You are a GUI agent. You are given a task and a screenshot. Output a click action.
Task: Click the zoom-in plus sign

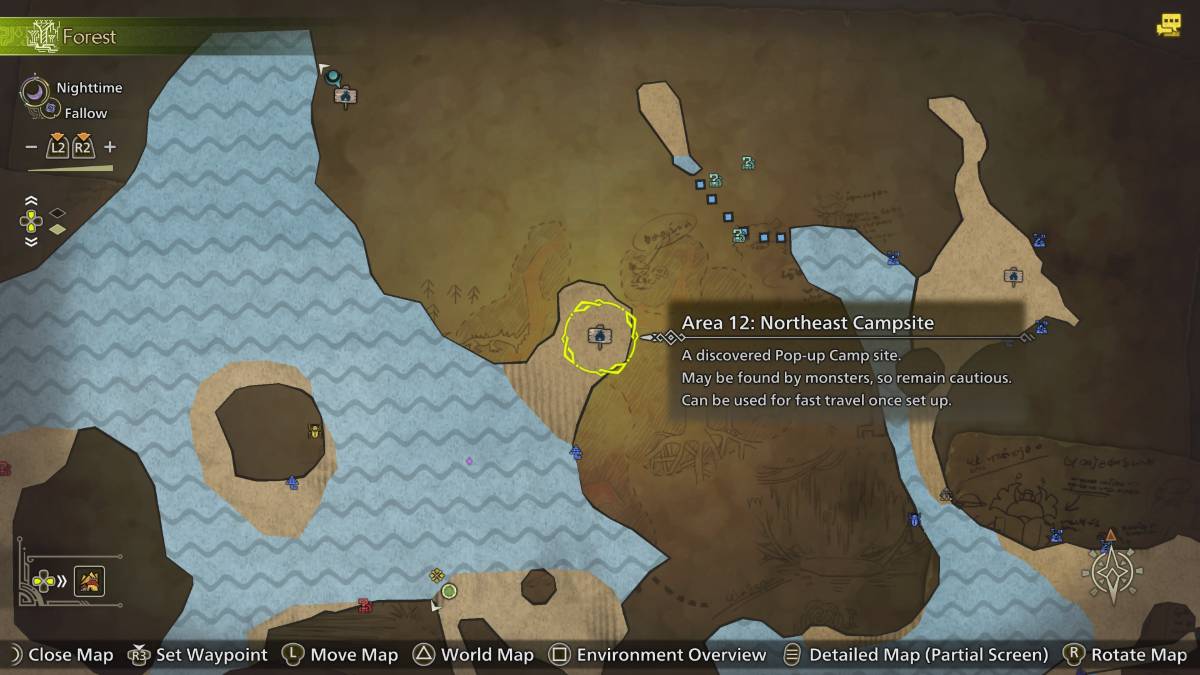[x=110, y=147]
